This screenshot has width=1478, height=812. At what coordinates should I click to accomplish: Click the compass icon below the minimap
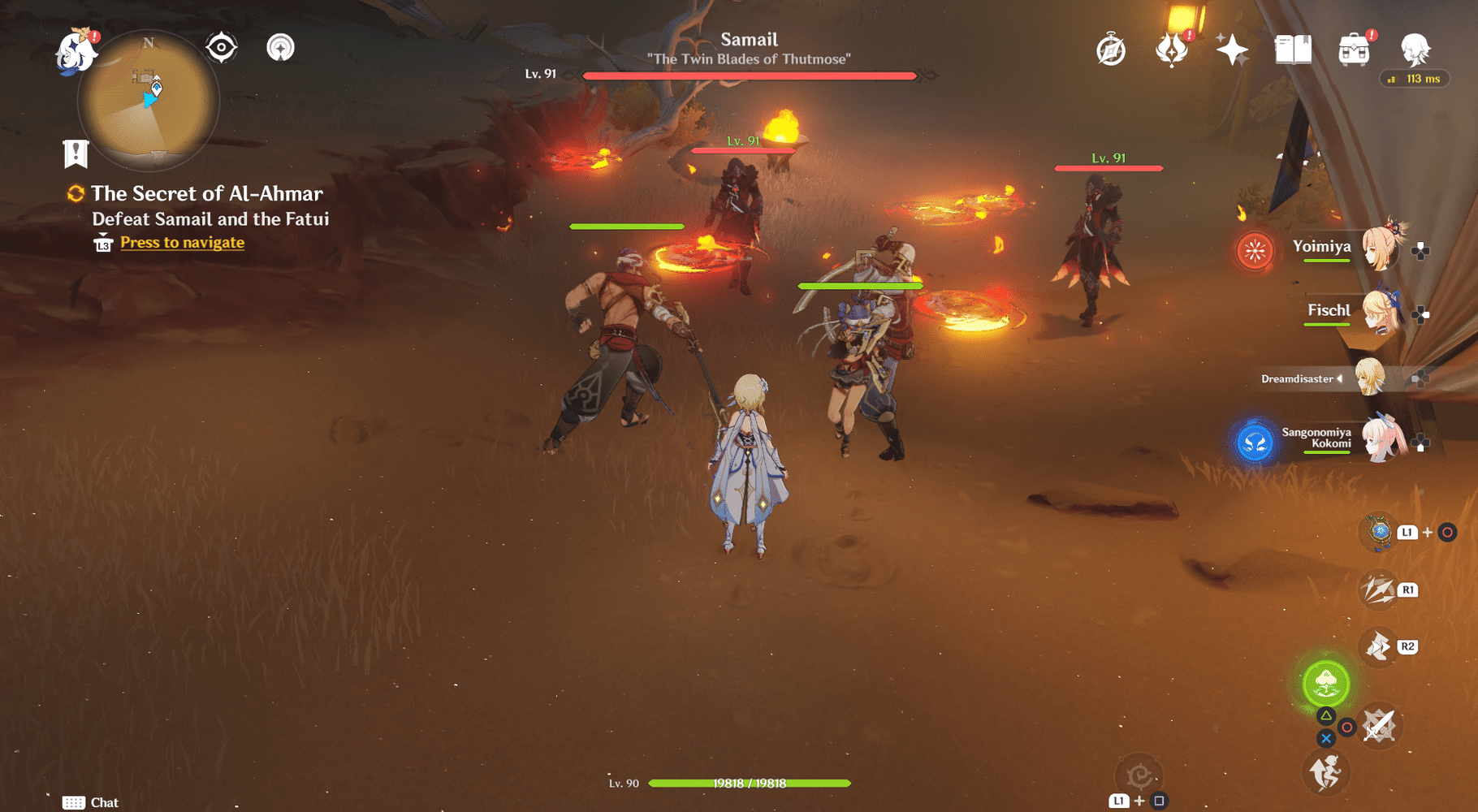tap(219, 48)
